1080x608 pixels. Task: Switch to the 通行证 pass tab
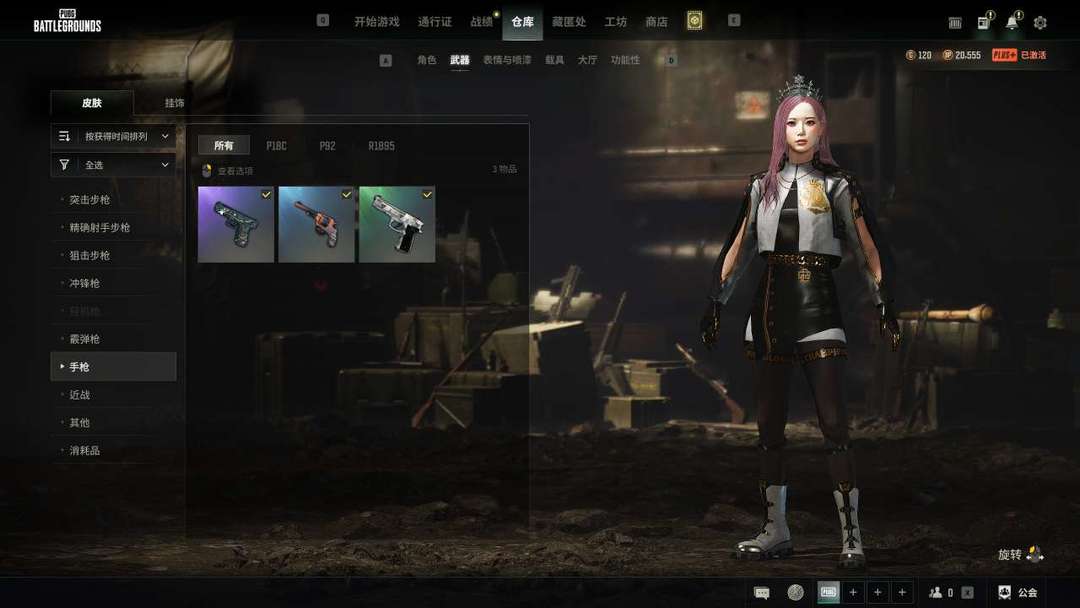435,21
